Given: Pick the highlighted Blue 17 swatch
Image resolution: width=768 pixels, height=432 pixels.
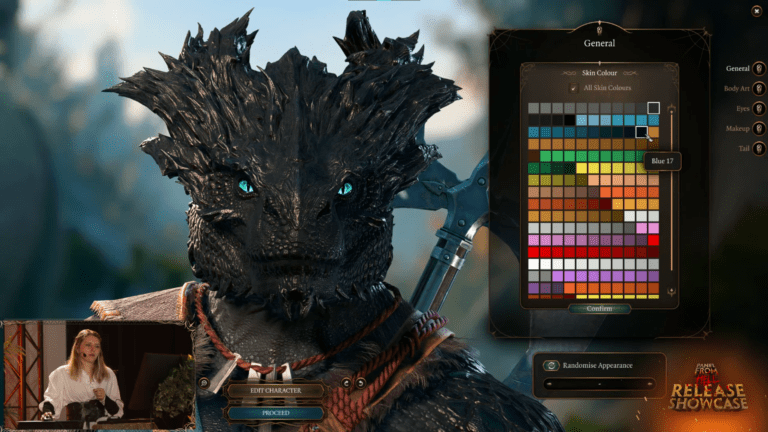Looking at the screenshot, I should [x=641, y=132].
